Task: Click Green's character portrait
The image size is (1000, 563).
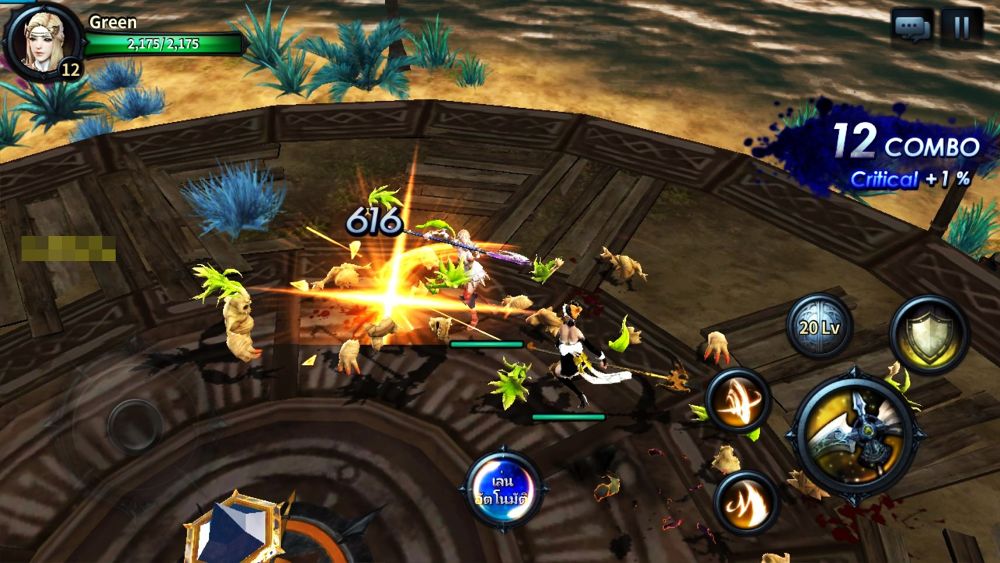Action: click(x=42, y=40)
